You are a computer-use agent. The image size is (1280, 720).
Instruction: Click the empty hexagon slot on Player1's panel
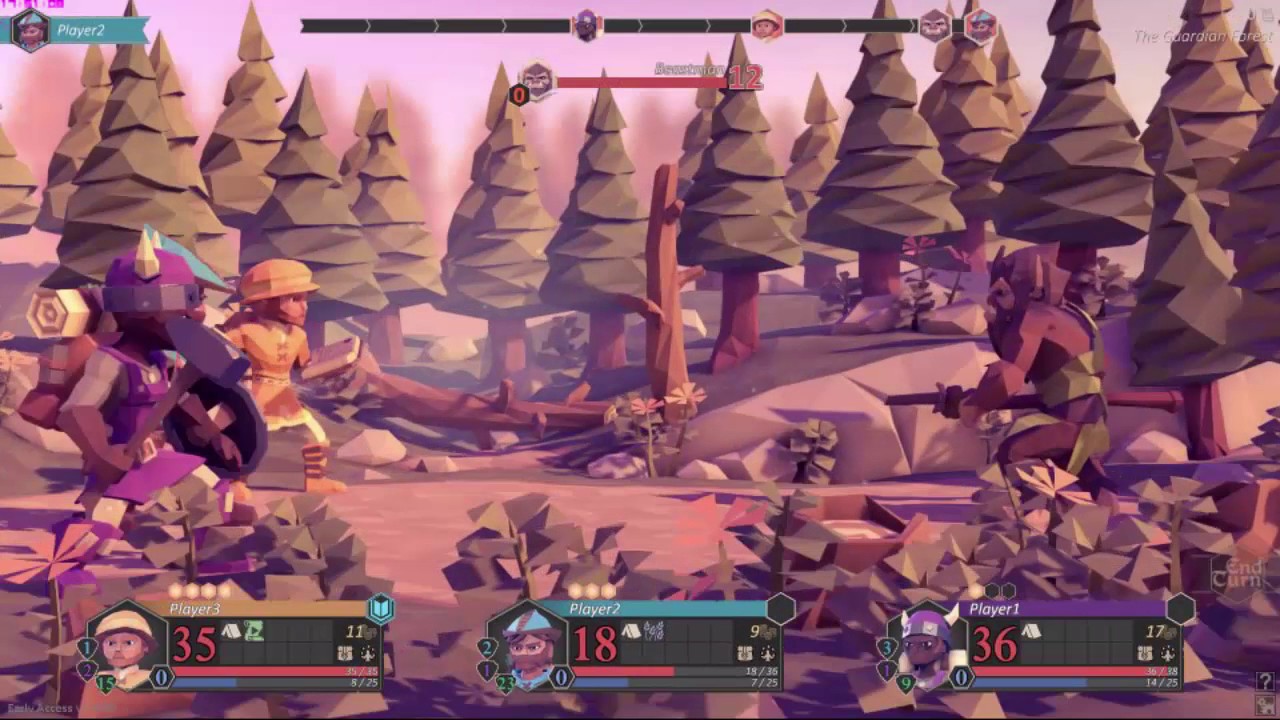1180,608
